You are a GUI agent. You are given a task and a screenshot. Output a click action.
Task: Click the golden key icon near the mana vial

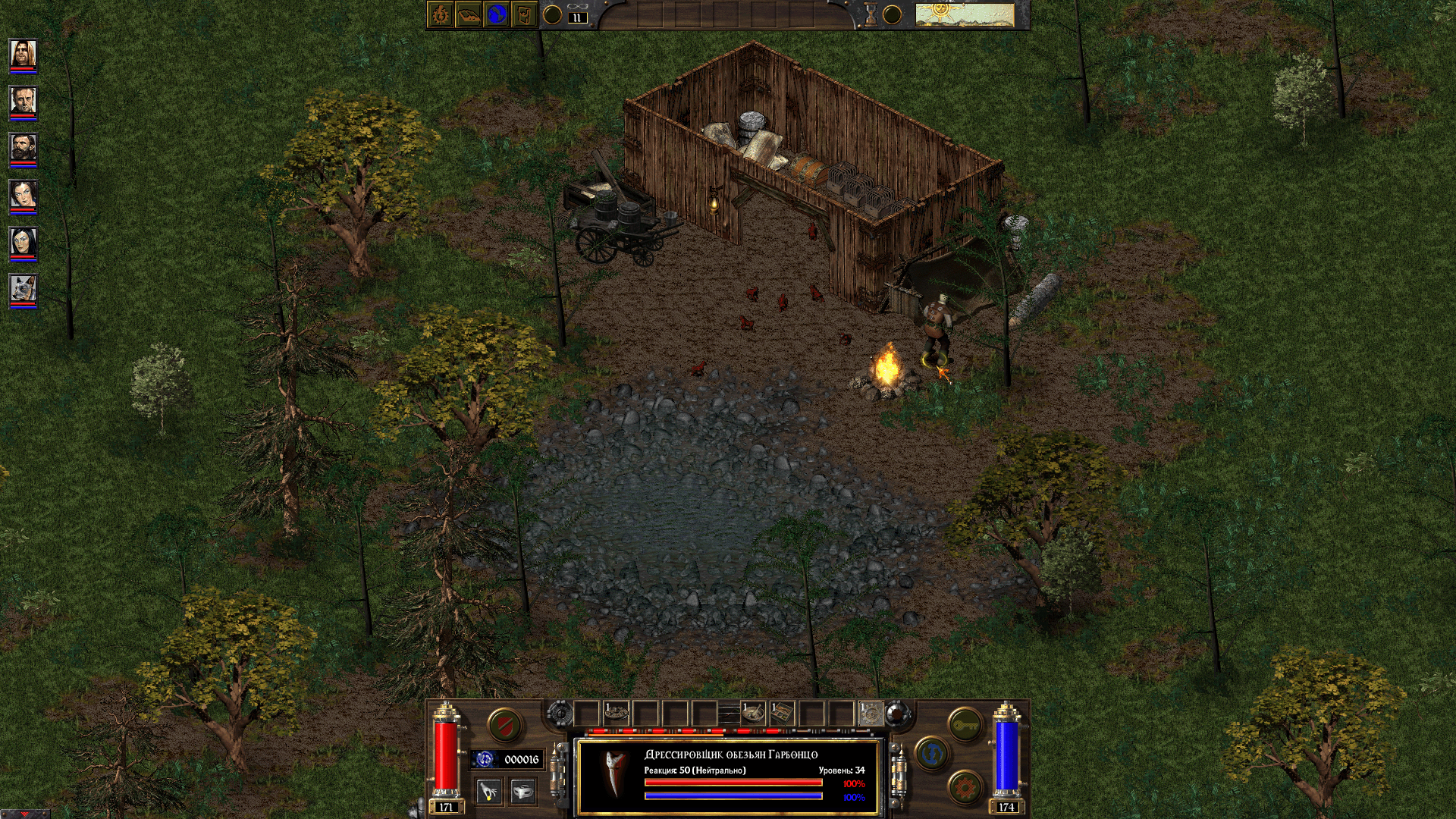click(965, 723)
